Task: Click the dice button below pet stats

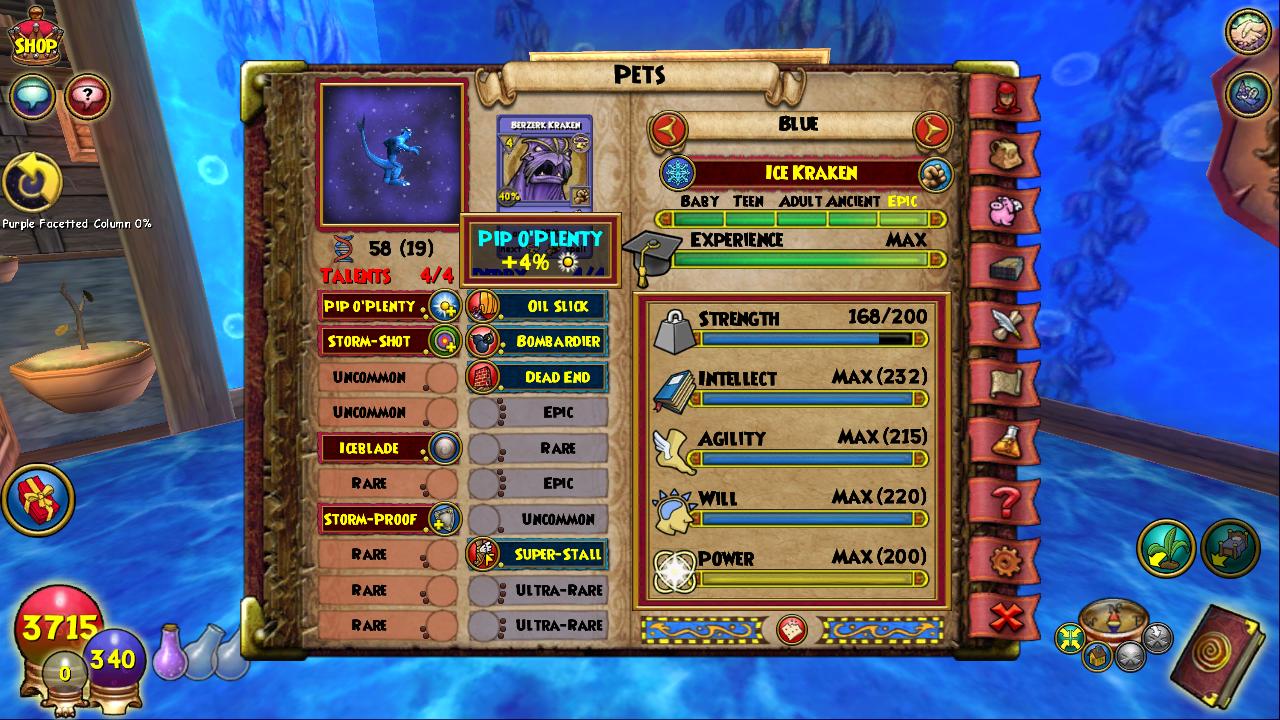Action: pyautogui.click(x=792, y=629)
